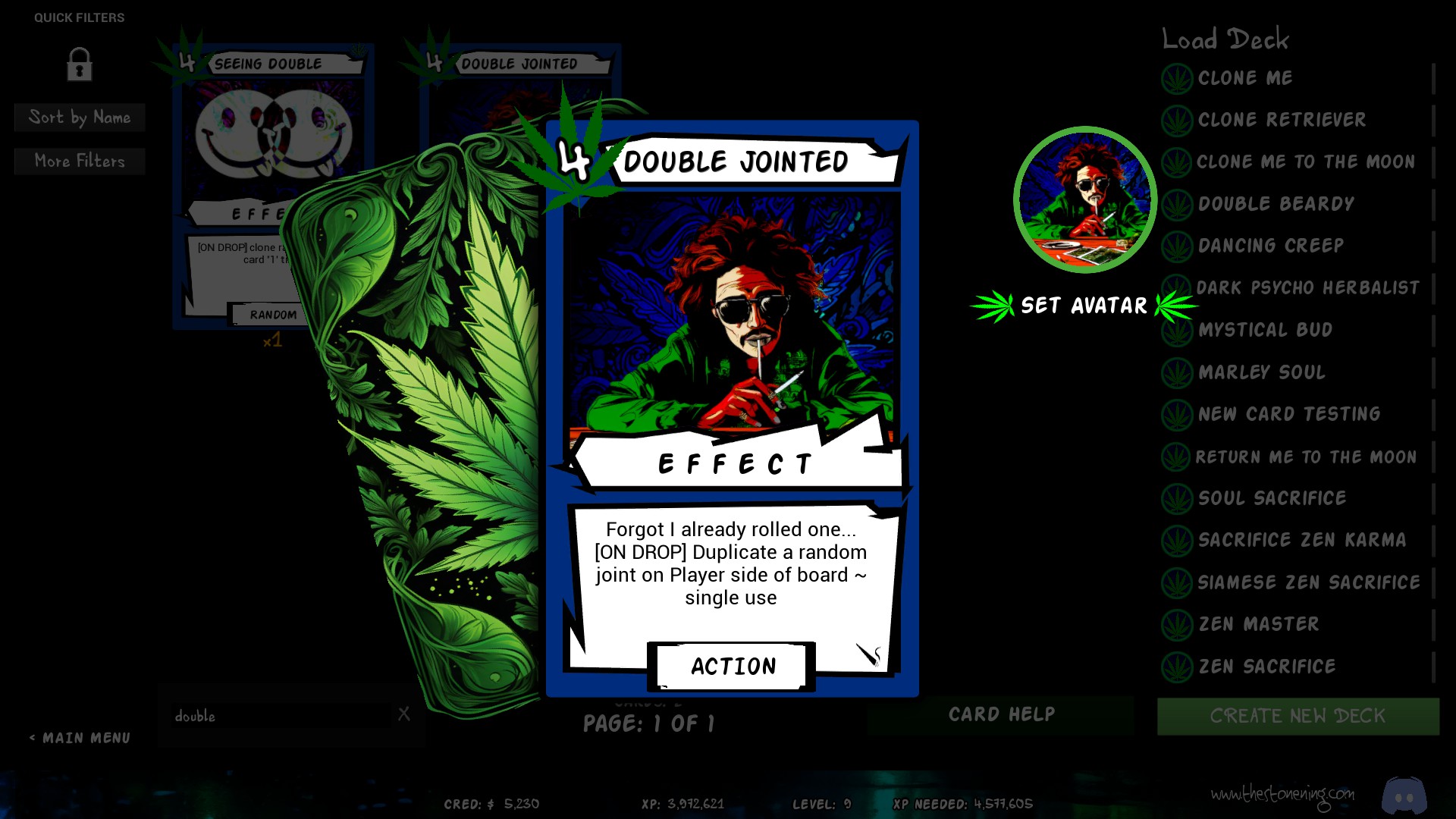Load the Clone Me deck
The height and width of the screenshot is (819, 1456).
(1245, 78)
